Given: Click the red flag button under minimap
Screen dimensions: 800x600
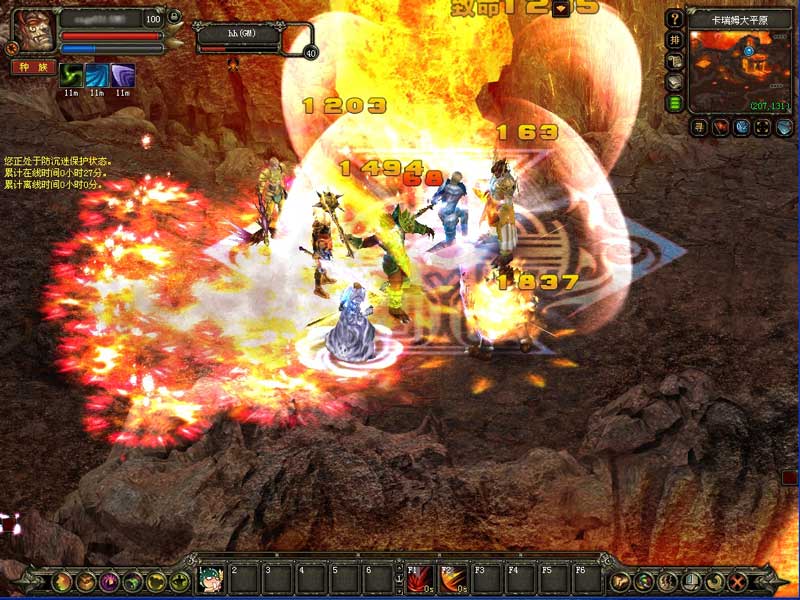Looking at the screenshot, I should [719, 128].
